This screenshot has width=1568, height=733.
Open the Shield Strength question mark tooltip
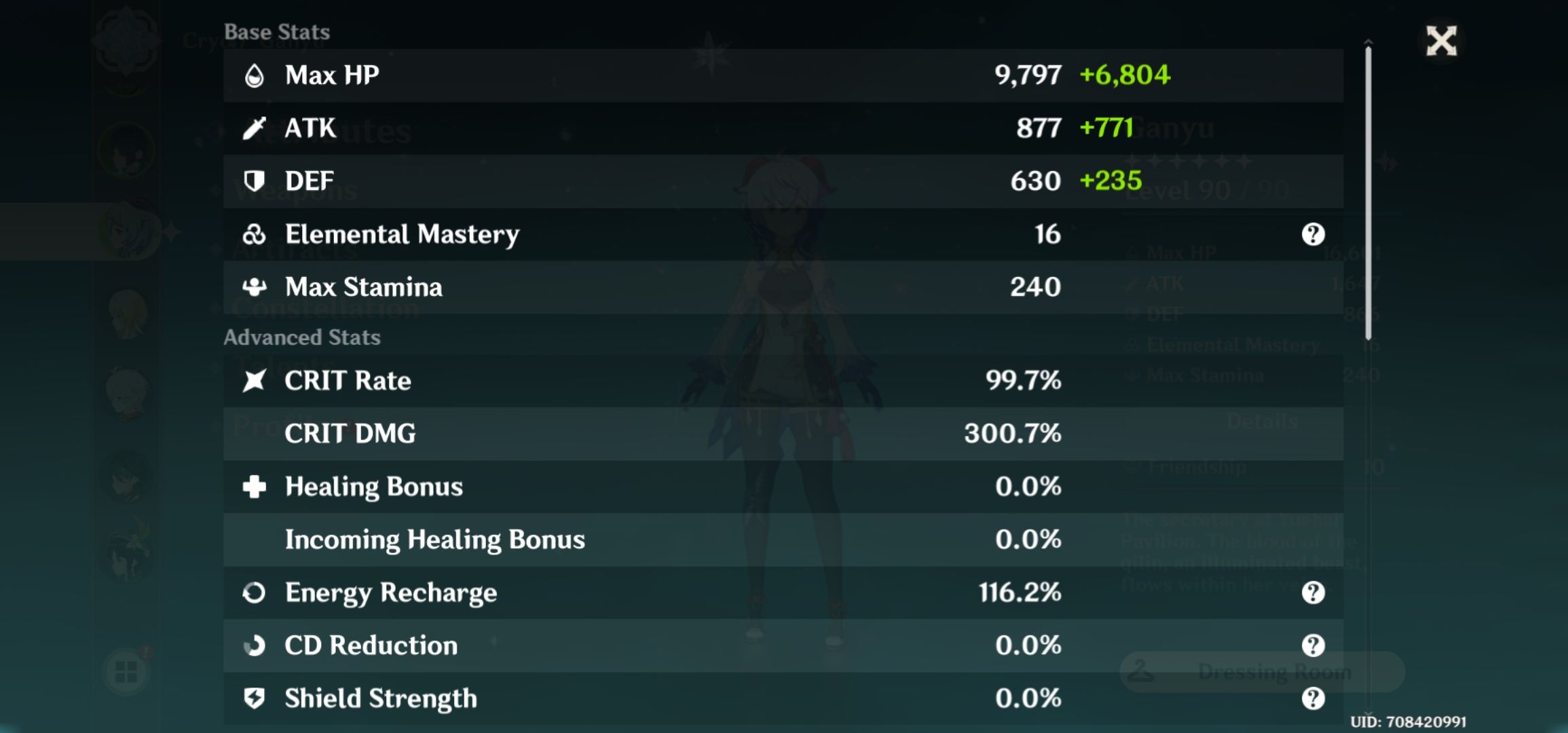coord(1315,698)
